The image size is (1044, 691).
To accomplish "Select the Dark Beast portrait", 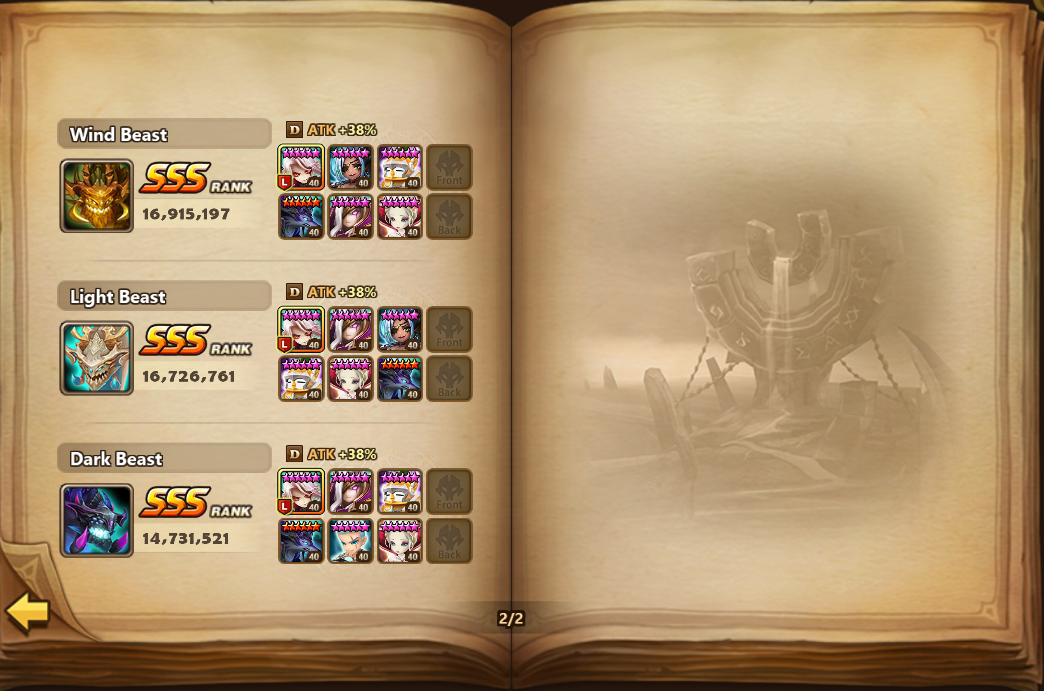I will point(96,520).
